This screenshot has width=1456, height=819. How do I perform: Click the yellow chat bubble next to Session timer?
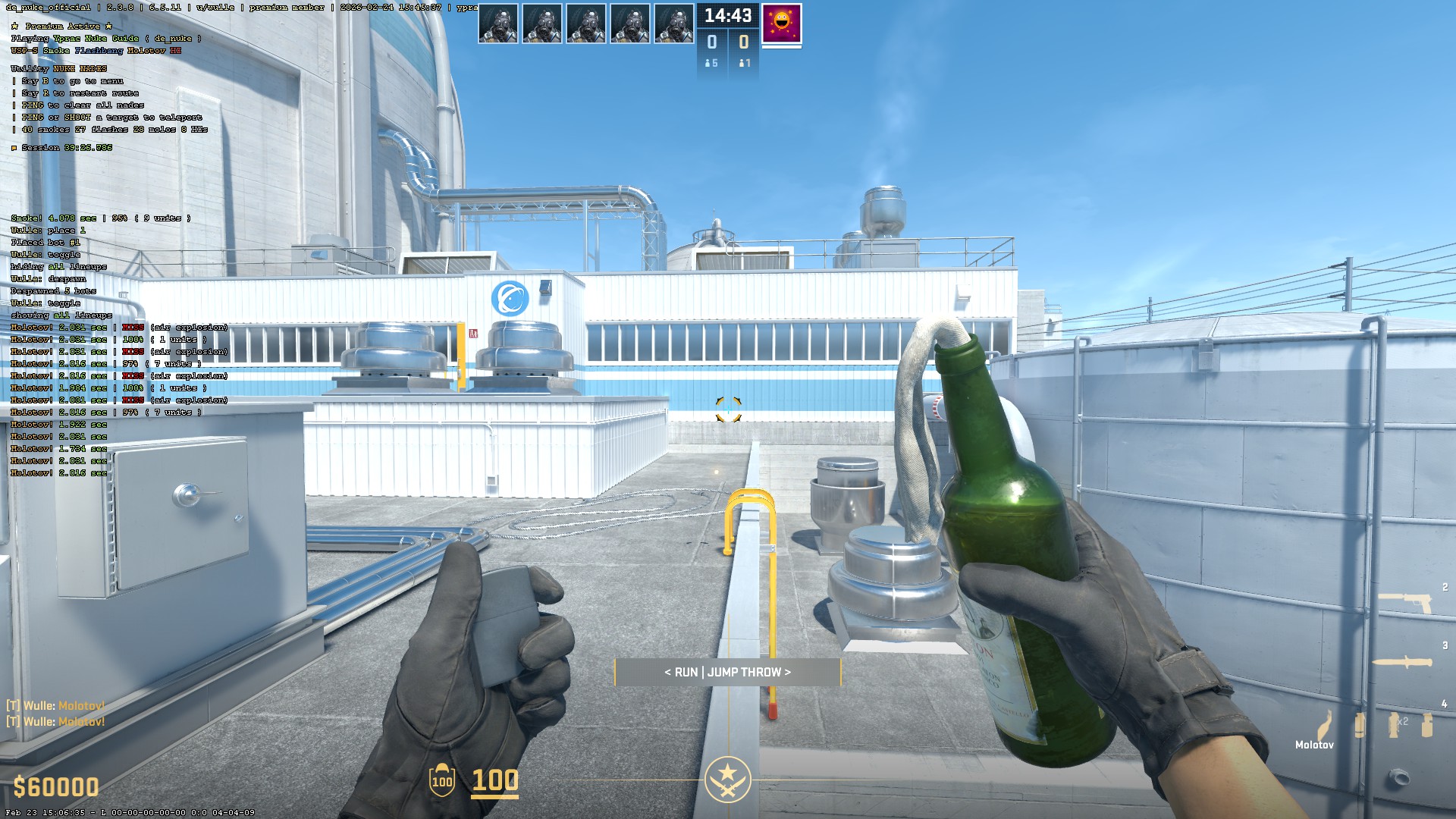(x=14, y=149)
